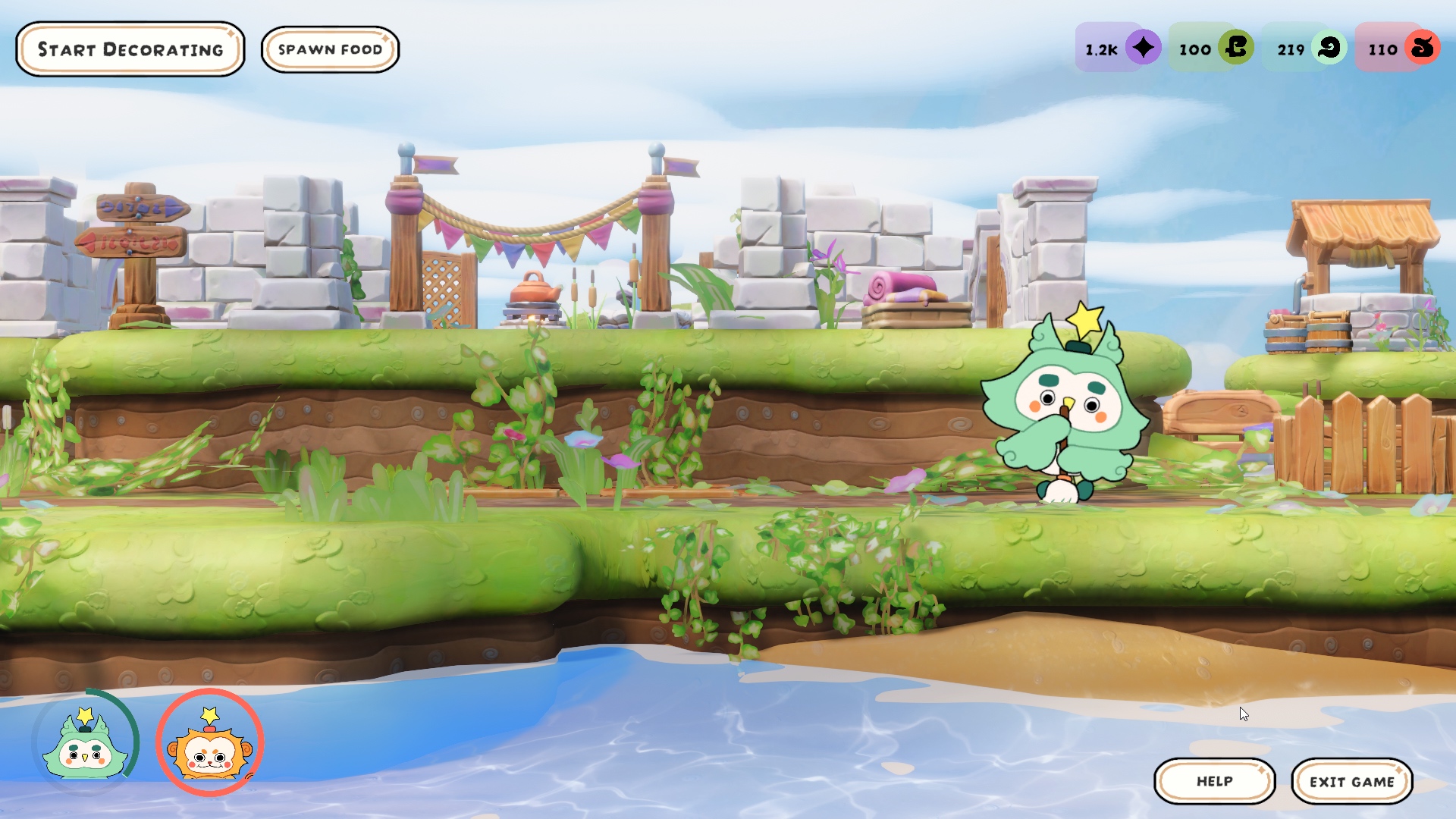Open the Help screen
This screenshot has width=1456, height=819.
(x=1214, y=781)
